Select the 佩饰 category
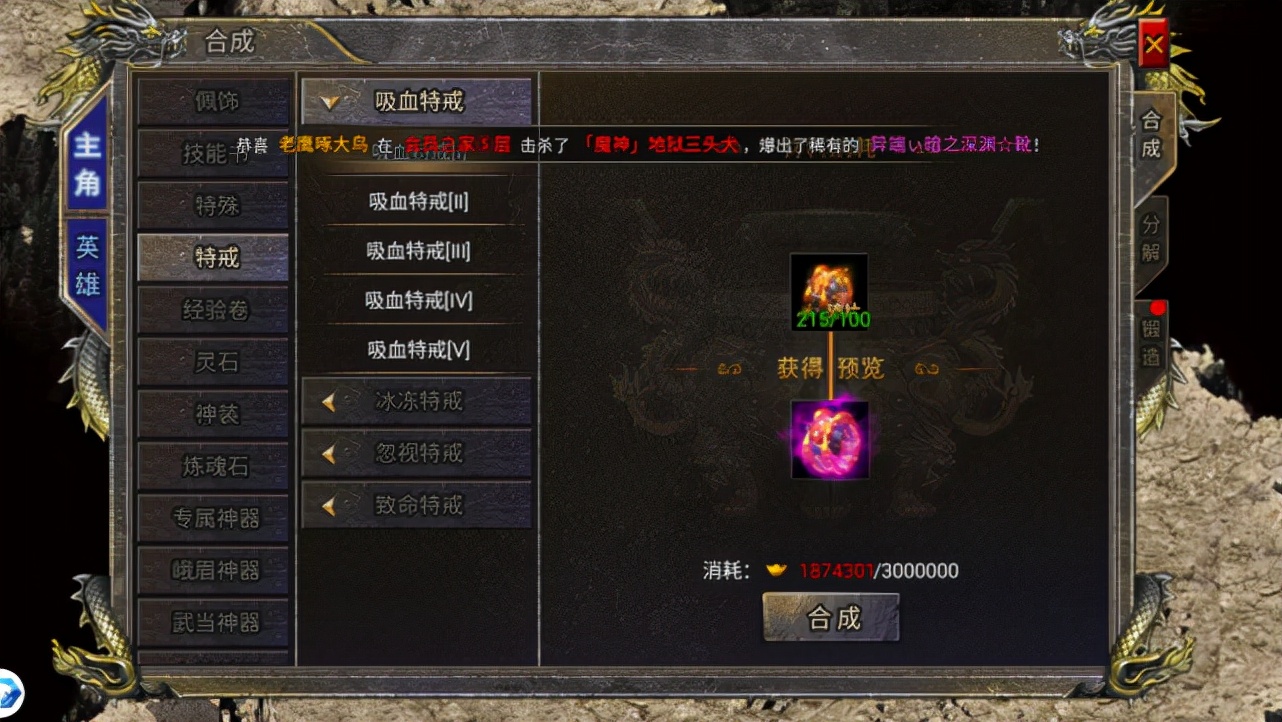This screenshot has width=1282, height=722. point(214,101)
